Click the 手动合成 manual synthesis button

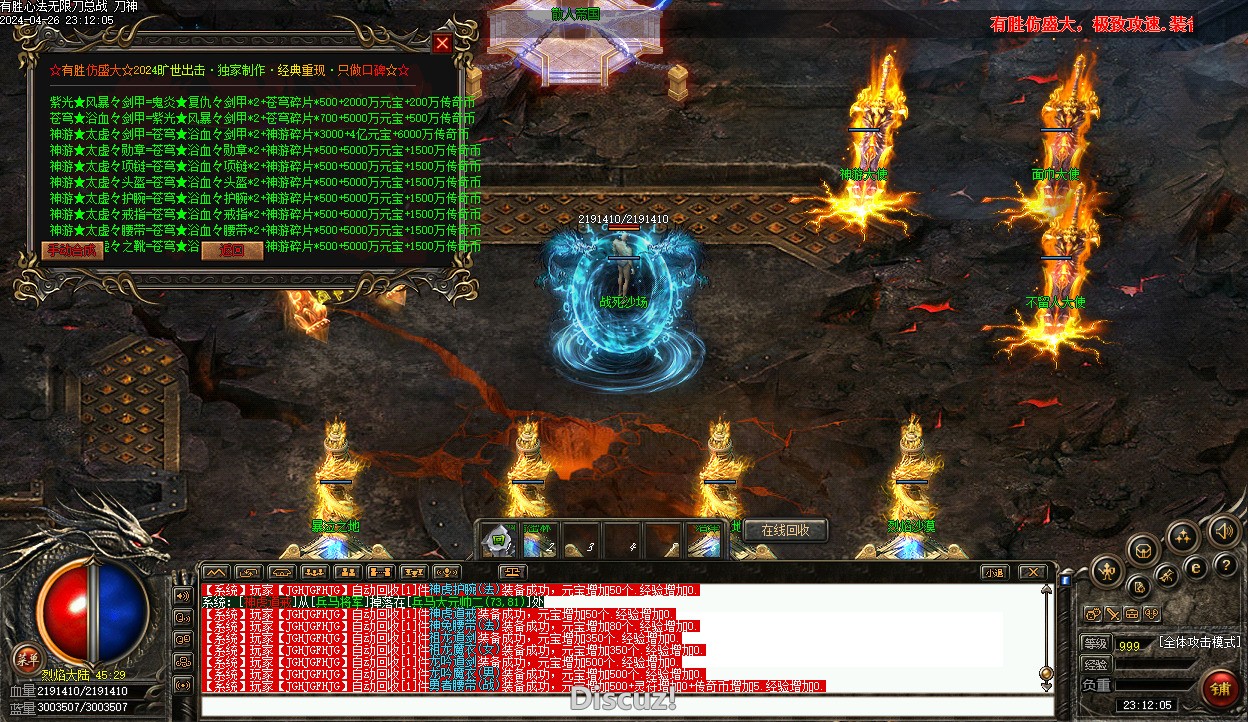pyautogui.click(x=73, y=250)
